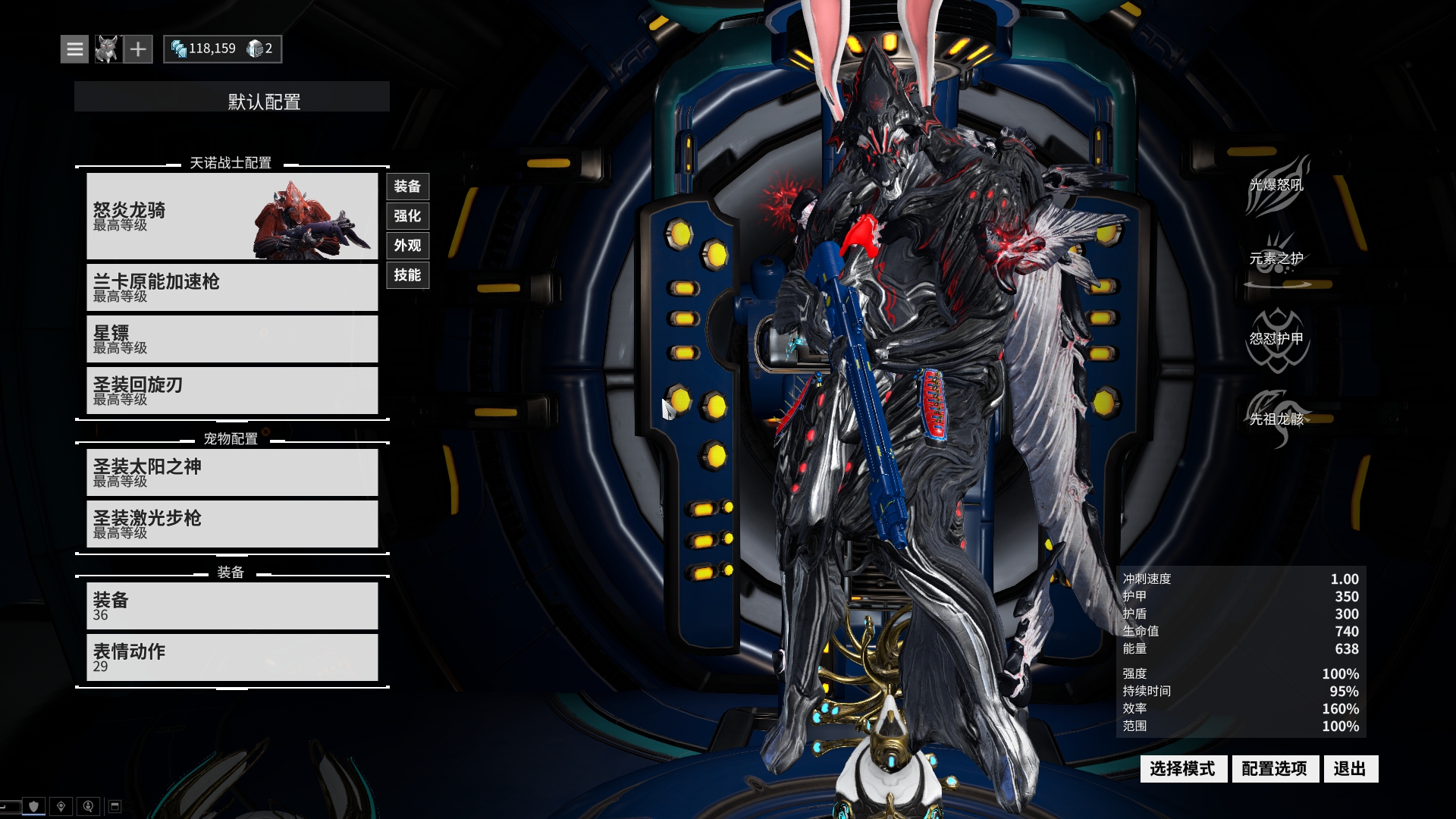Viewport: 1456px width, 819px height.
Task: Select the 星镖 secondary weapon slot
Action: point(232,339)
